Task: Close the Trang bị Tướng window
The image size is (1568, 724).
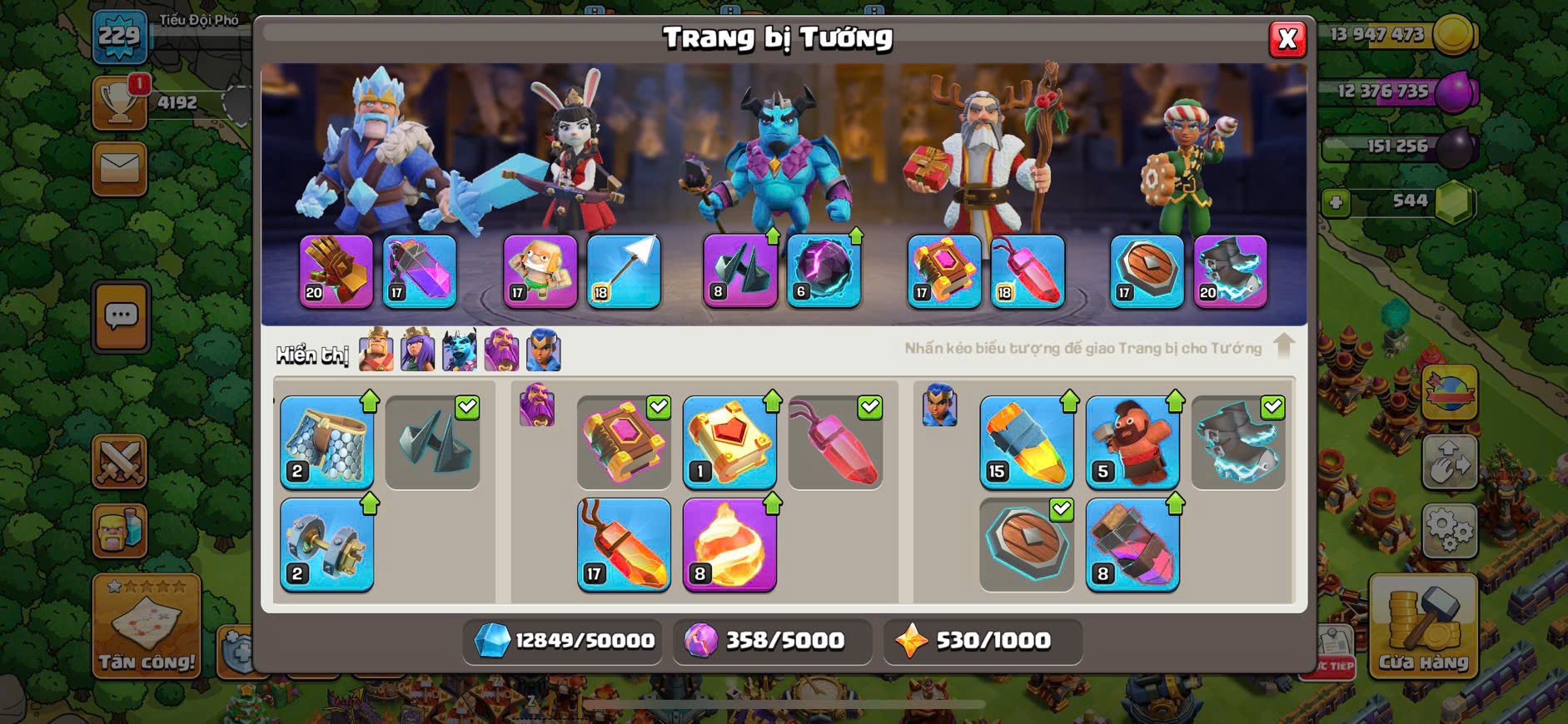Action: point(1287,39)
